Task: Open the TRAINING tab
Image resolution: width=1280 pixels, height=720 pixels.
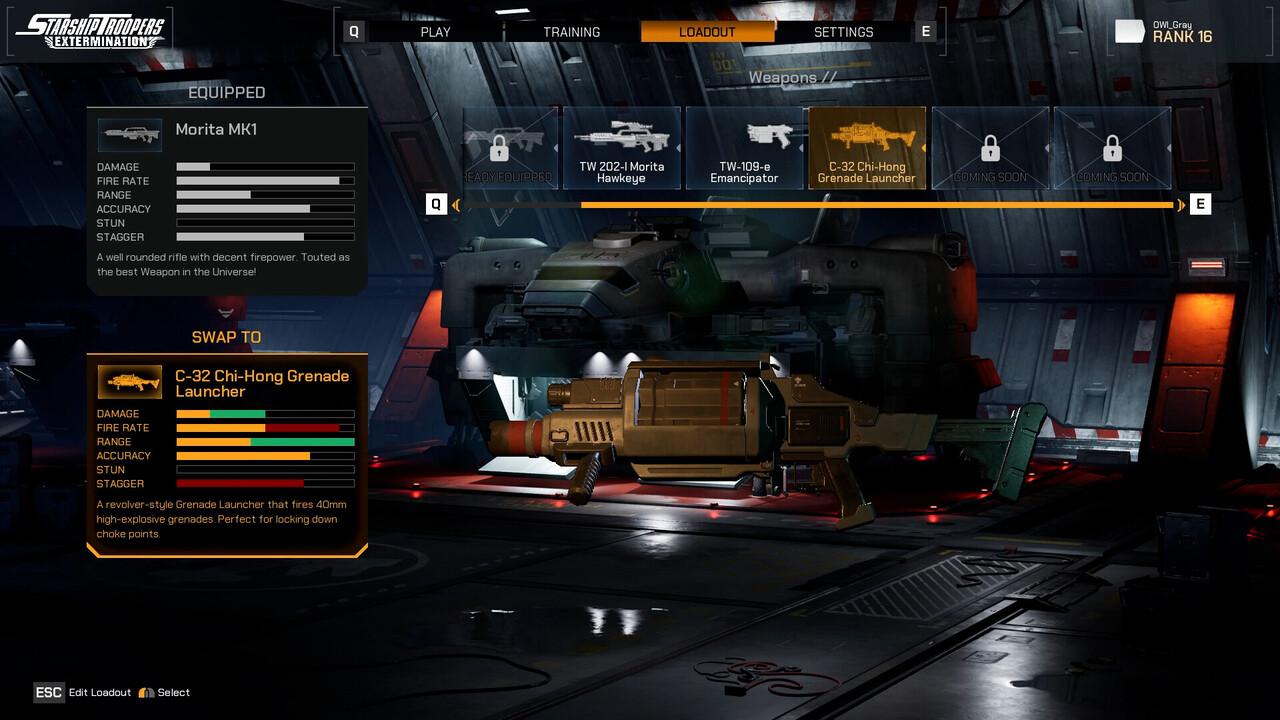Action: 571,32
